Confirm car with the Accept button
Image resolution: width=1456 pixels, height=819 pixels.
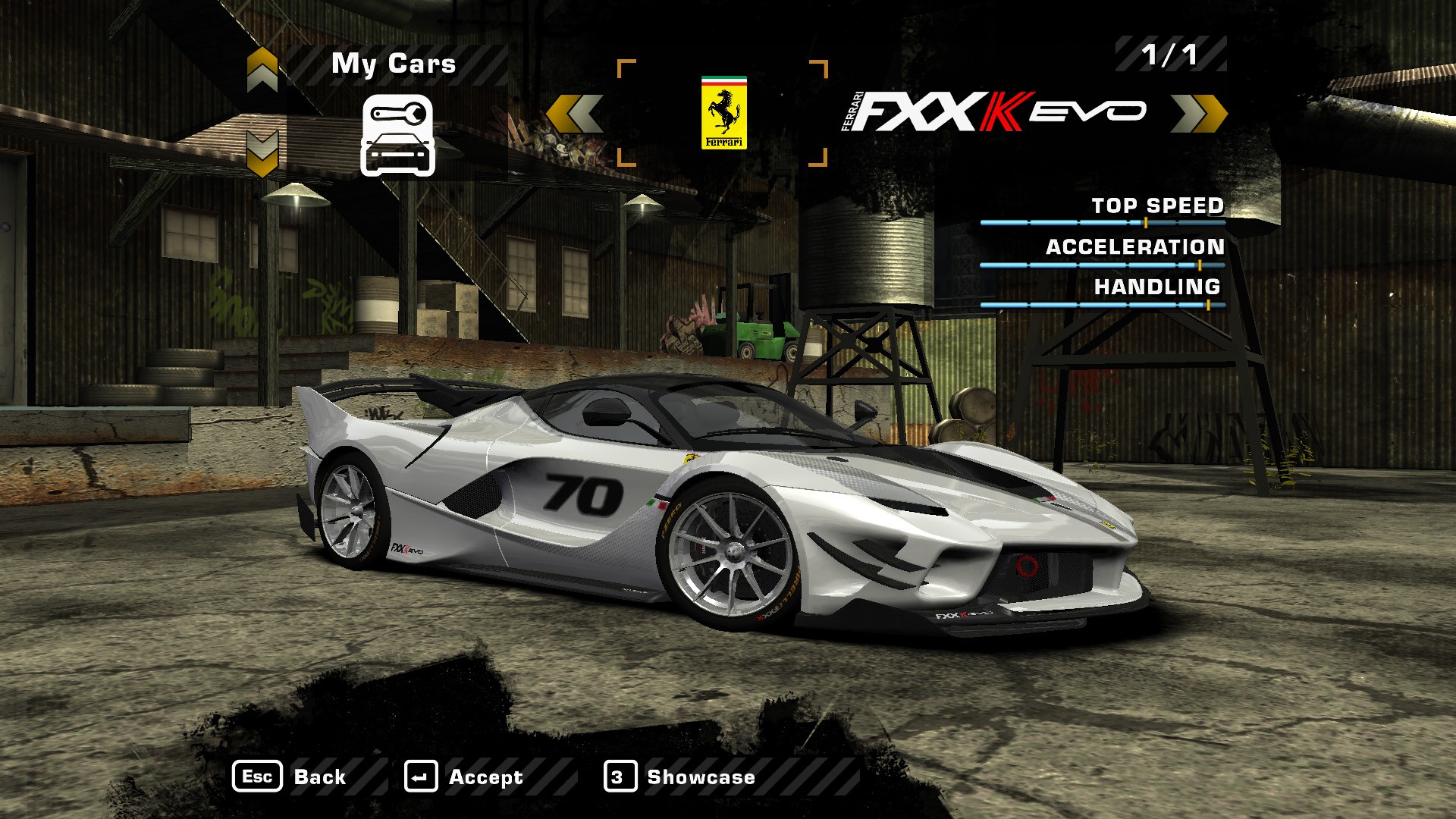463,777
